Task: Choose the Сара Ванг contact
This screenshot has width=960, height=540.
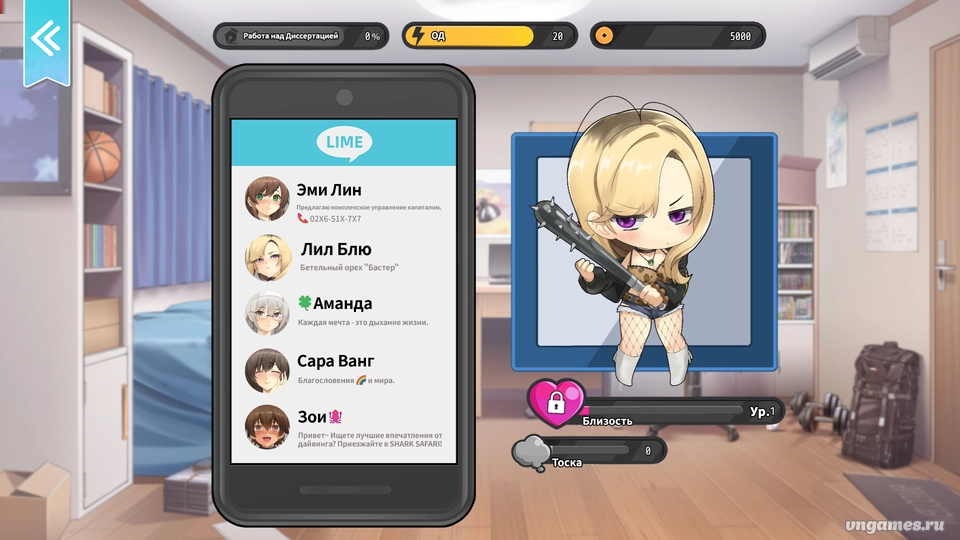Action: [343, 369]
